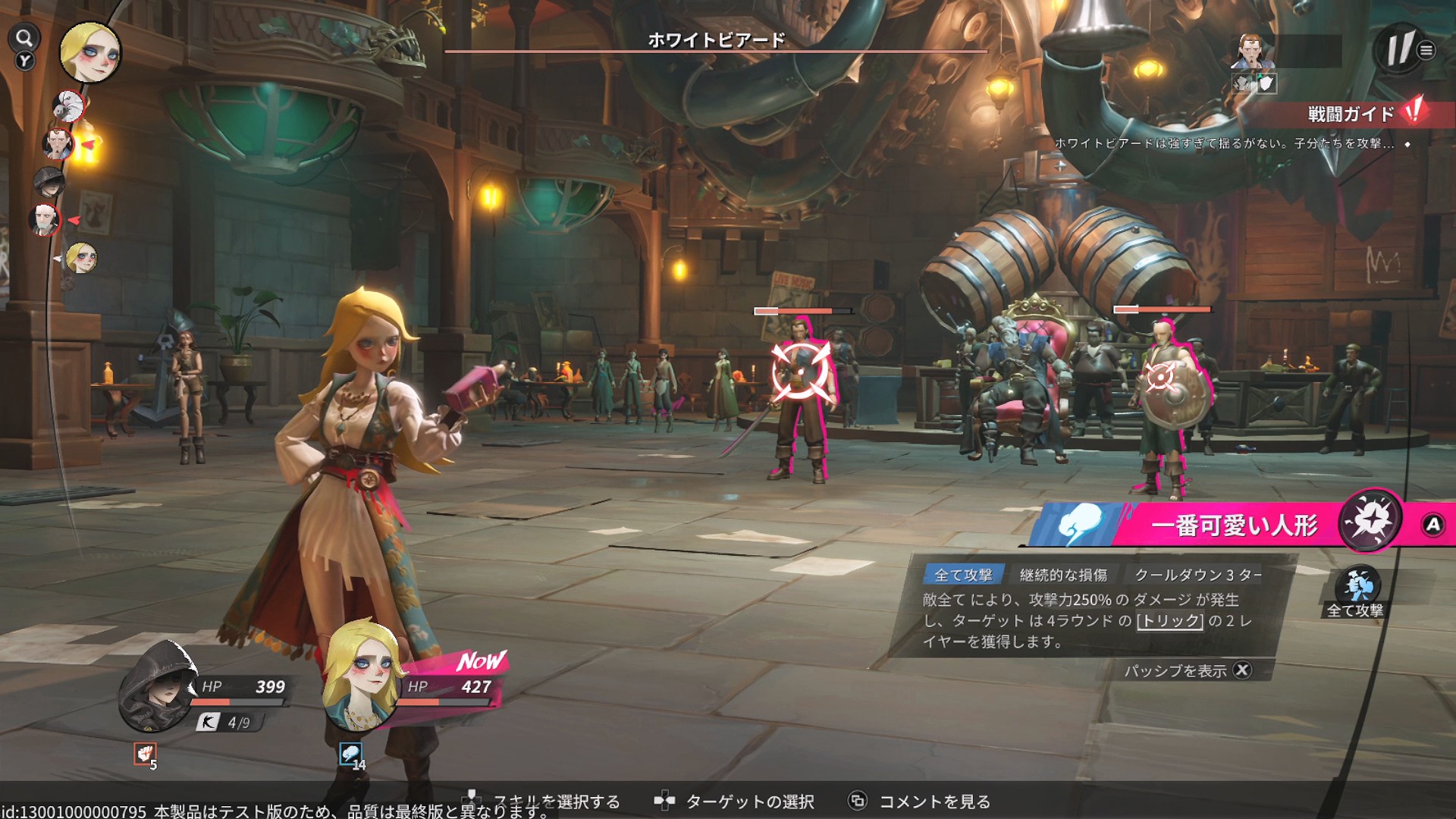Open the magnifier inspect button

tap(24, 38)
